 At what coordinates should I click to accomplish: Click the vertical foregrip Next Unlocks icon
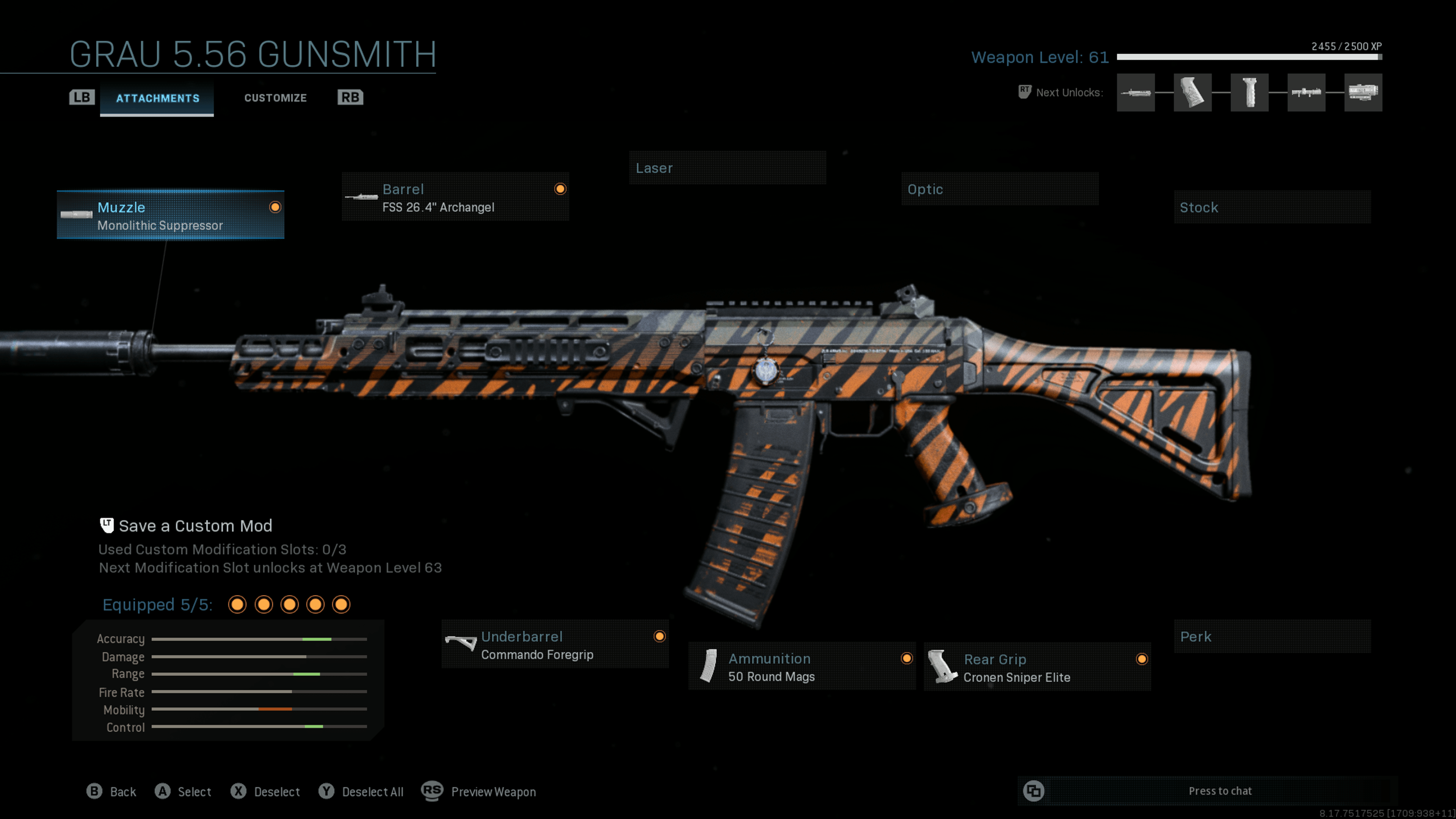[1250, 93]
